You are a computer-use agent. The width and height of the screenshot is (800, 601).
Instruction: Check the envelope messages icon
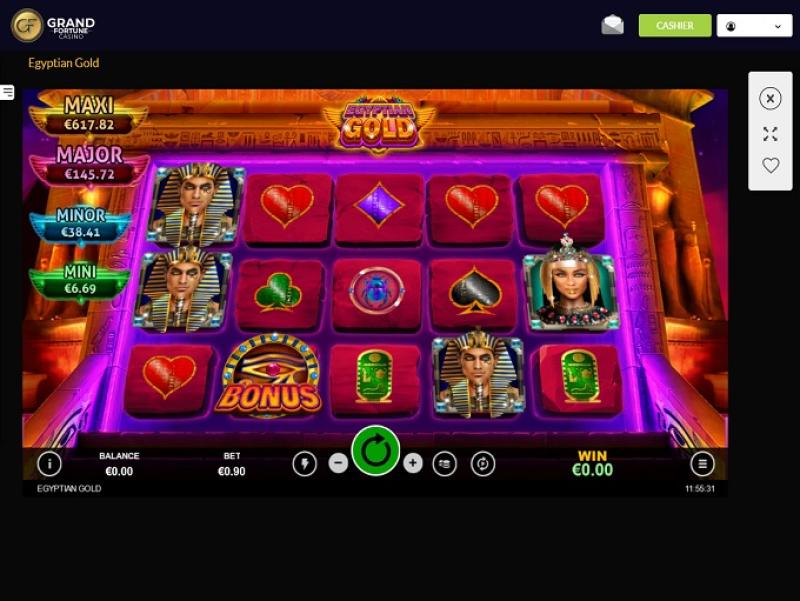[x=612, y=26]
